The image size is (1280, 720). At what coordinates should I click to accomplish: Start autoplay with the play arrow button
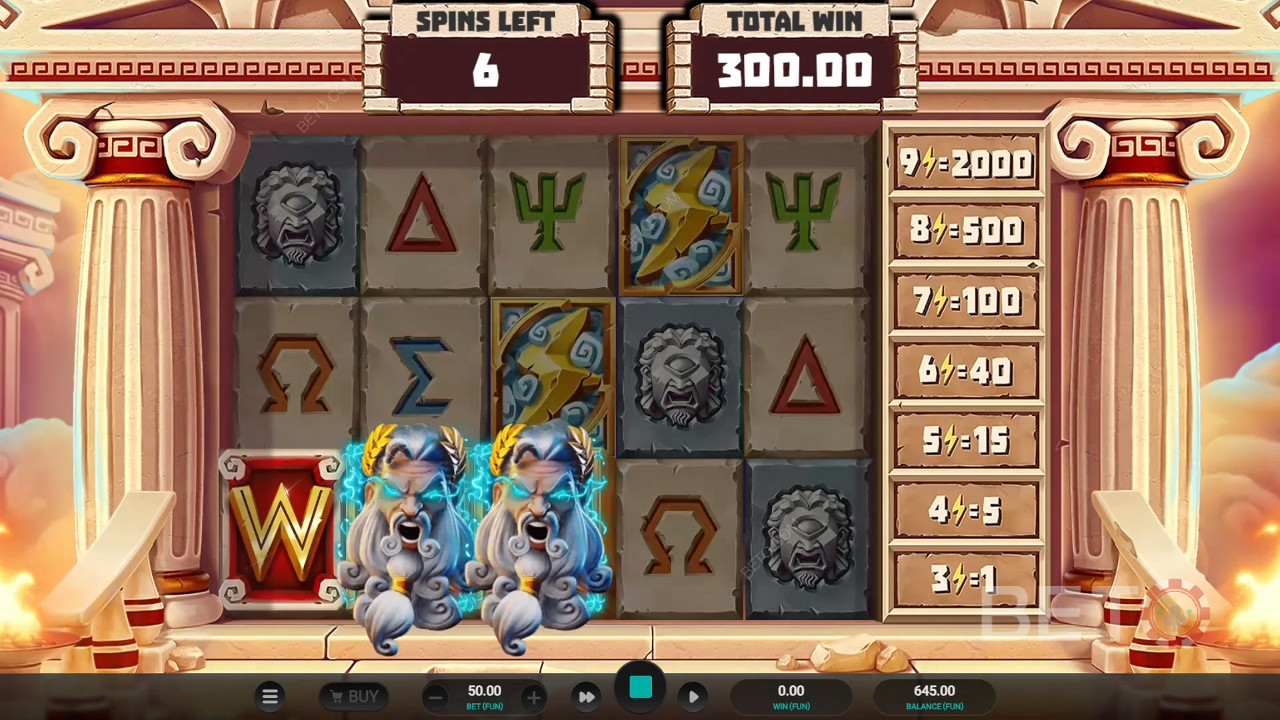tap(693, 696)
